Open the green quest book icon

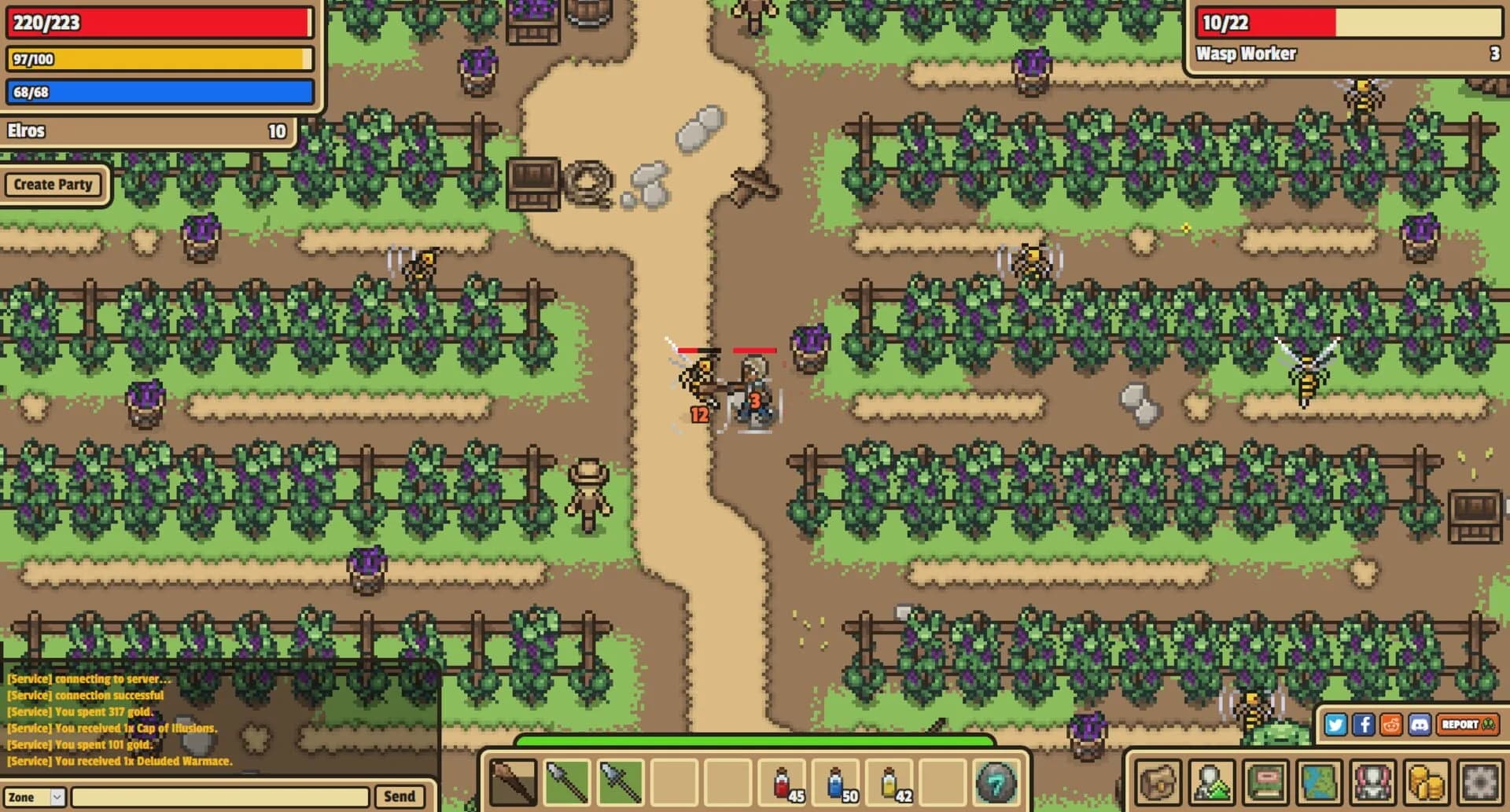(x=1266, y=782)
